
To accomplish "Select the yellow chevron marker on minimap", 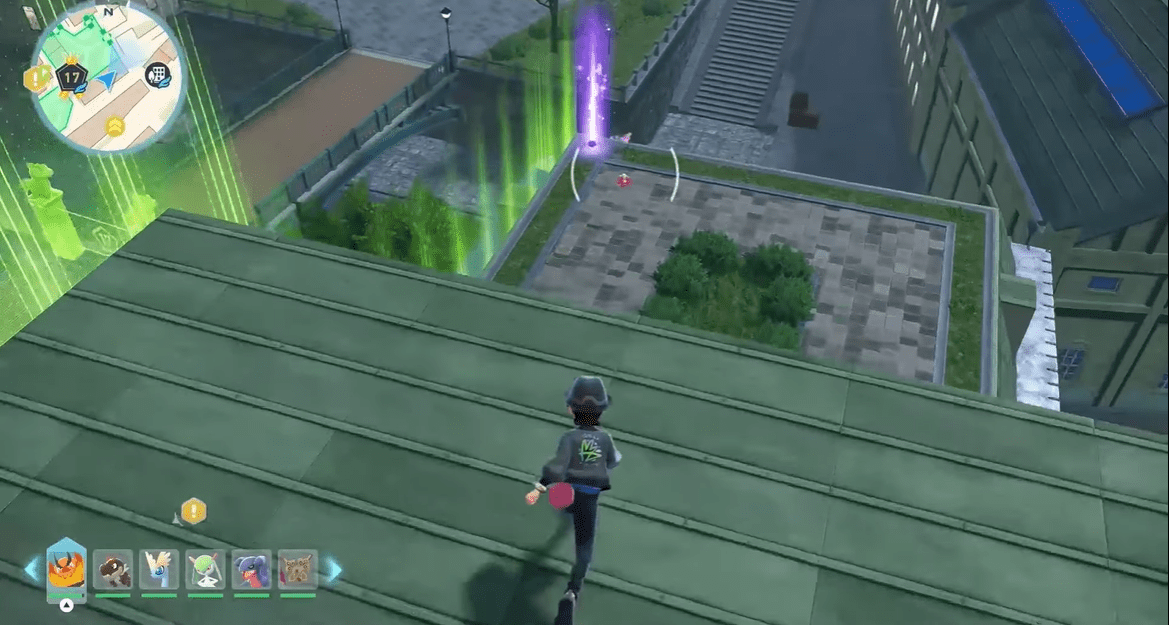I will tap(115, 124).
